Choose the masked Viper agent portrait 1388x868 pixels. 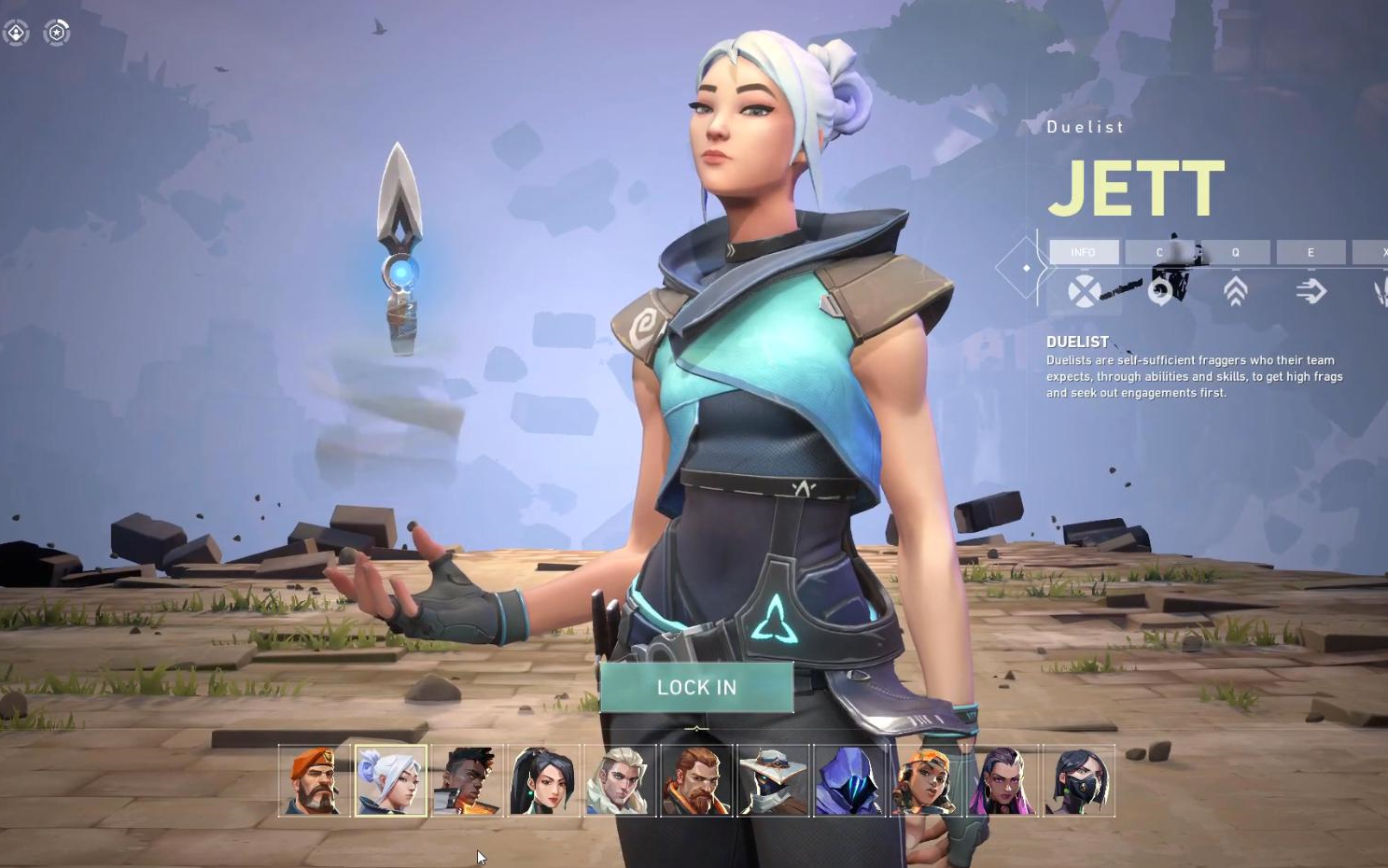coord(1079,780)
